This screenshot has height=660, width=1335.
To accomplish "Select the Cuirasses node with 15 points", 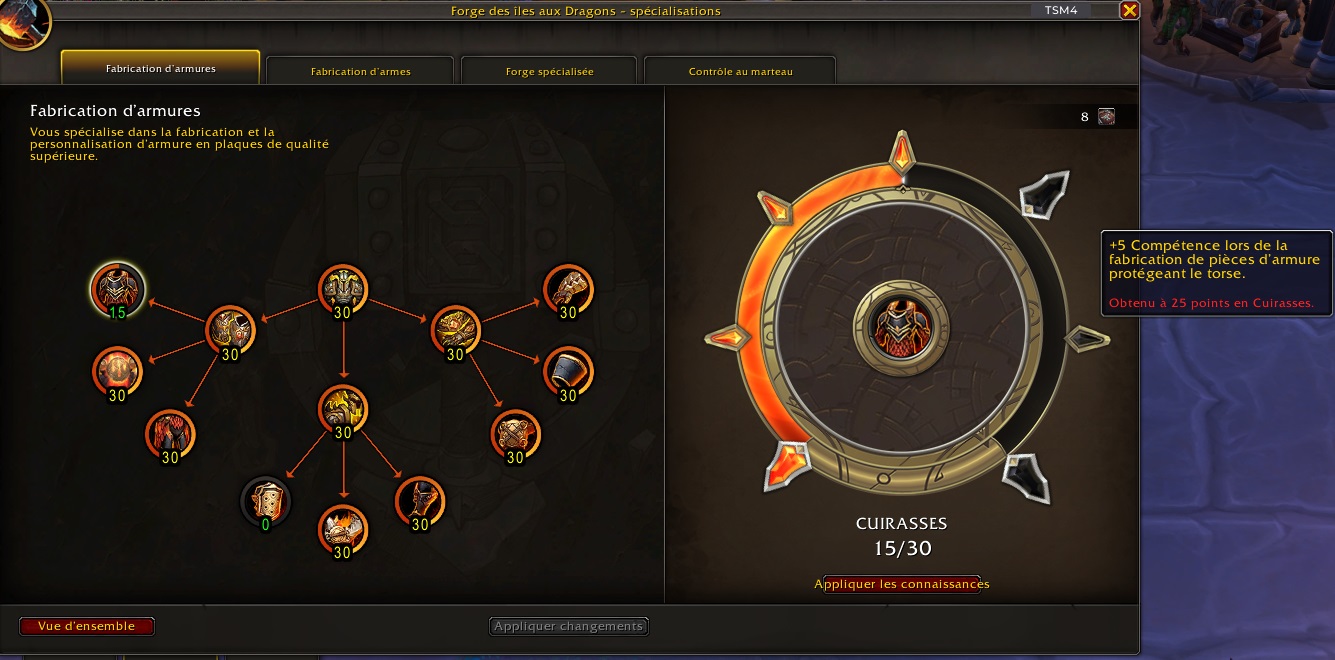I will coord(117,288).
